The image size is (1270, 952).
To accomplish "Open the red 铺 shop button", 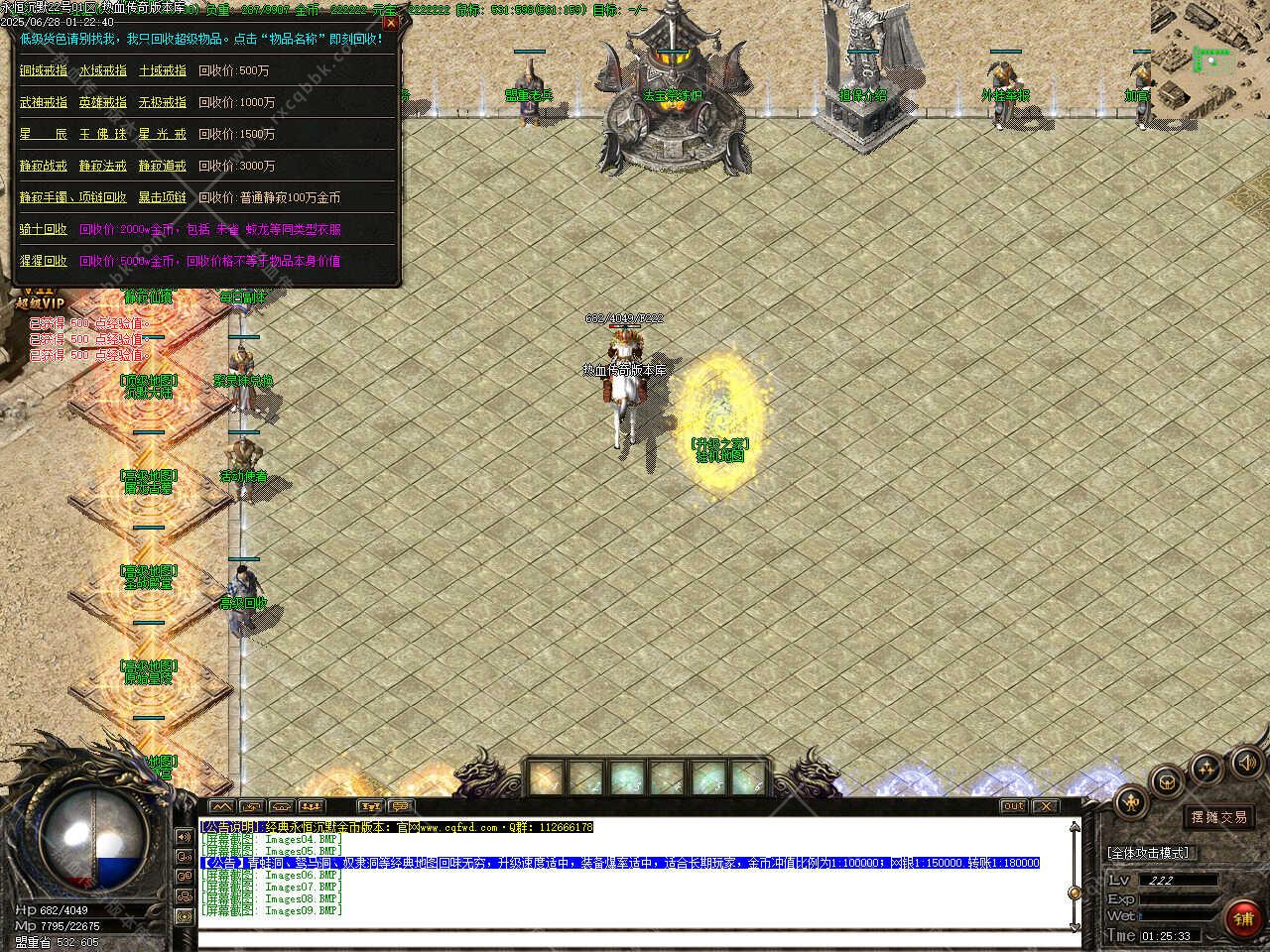I will click(x=1242, y=918).
